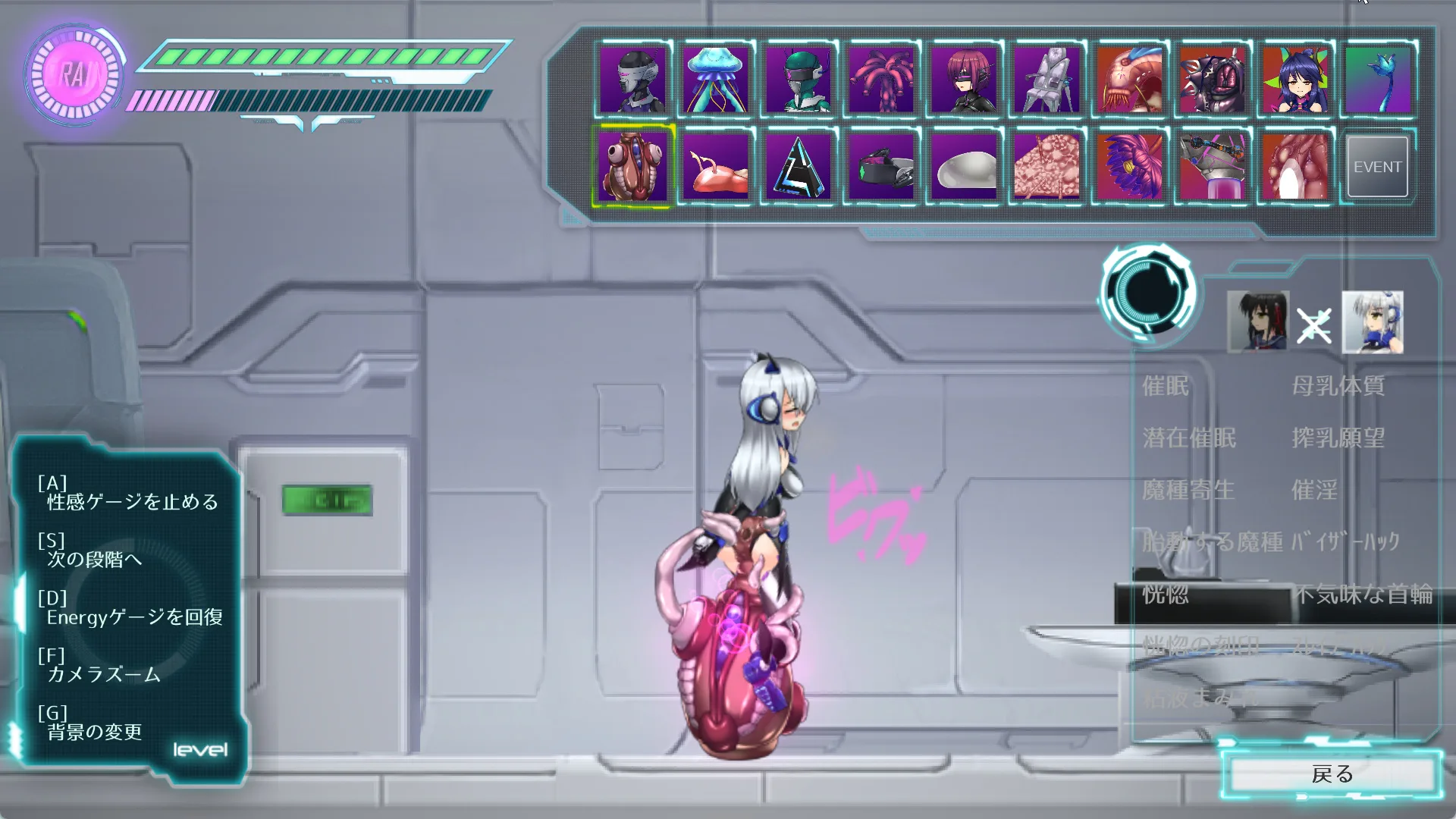Viewport: 1456px width, 819px height.
Task: Toggle the 母乳体質 status entry
Action: [x=1338, y=387]
